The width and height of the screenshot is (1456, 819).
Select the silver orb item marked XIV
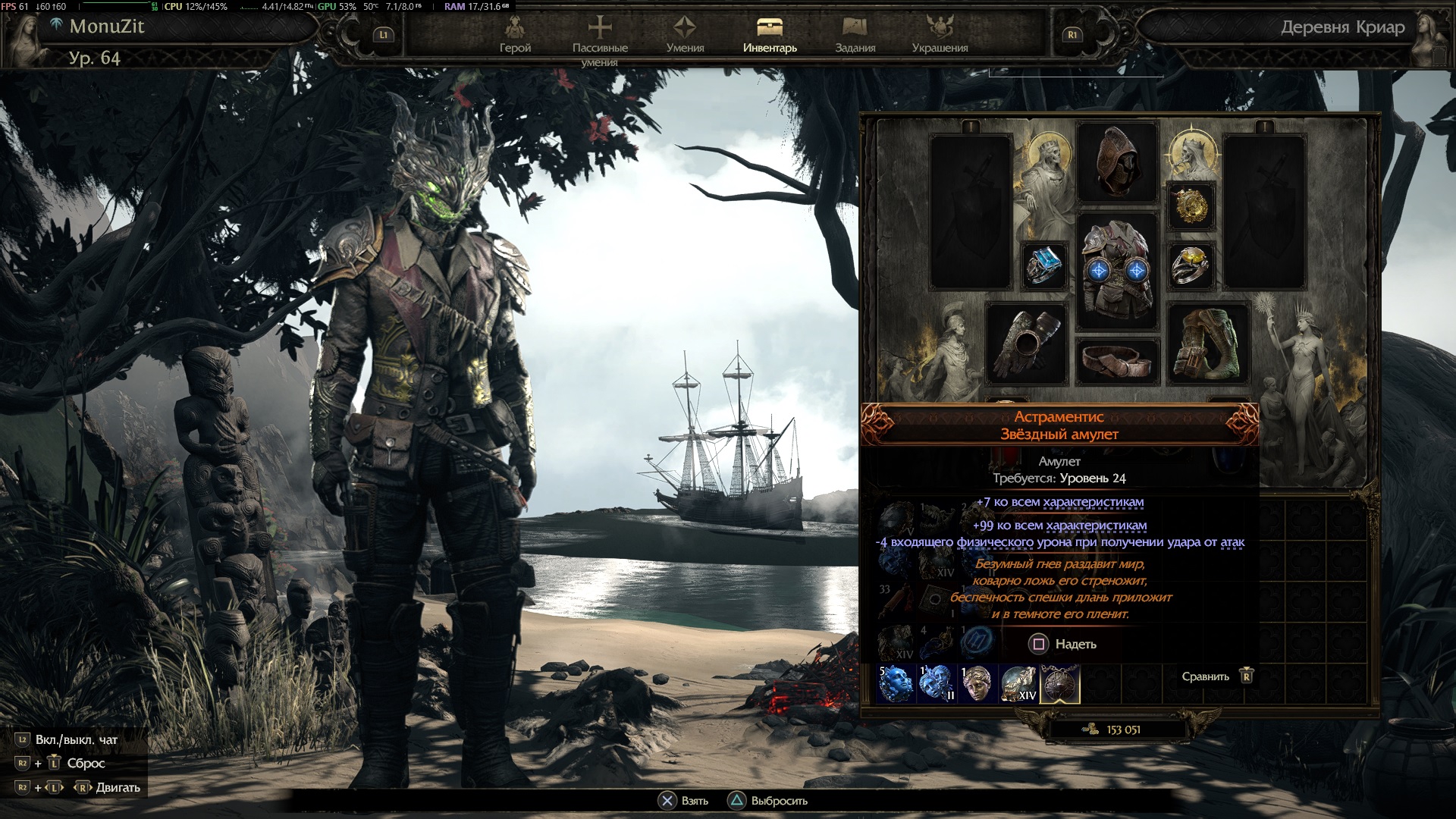pos(1018,684)
